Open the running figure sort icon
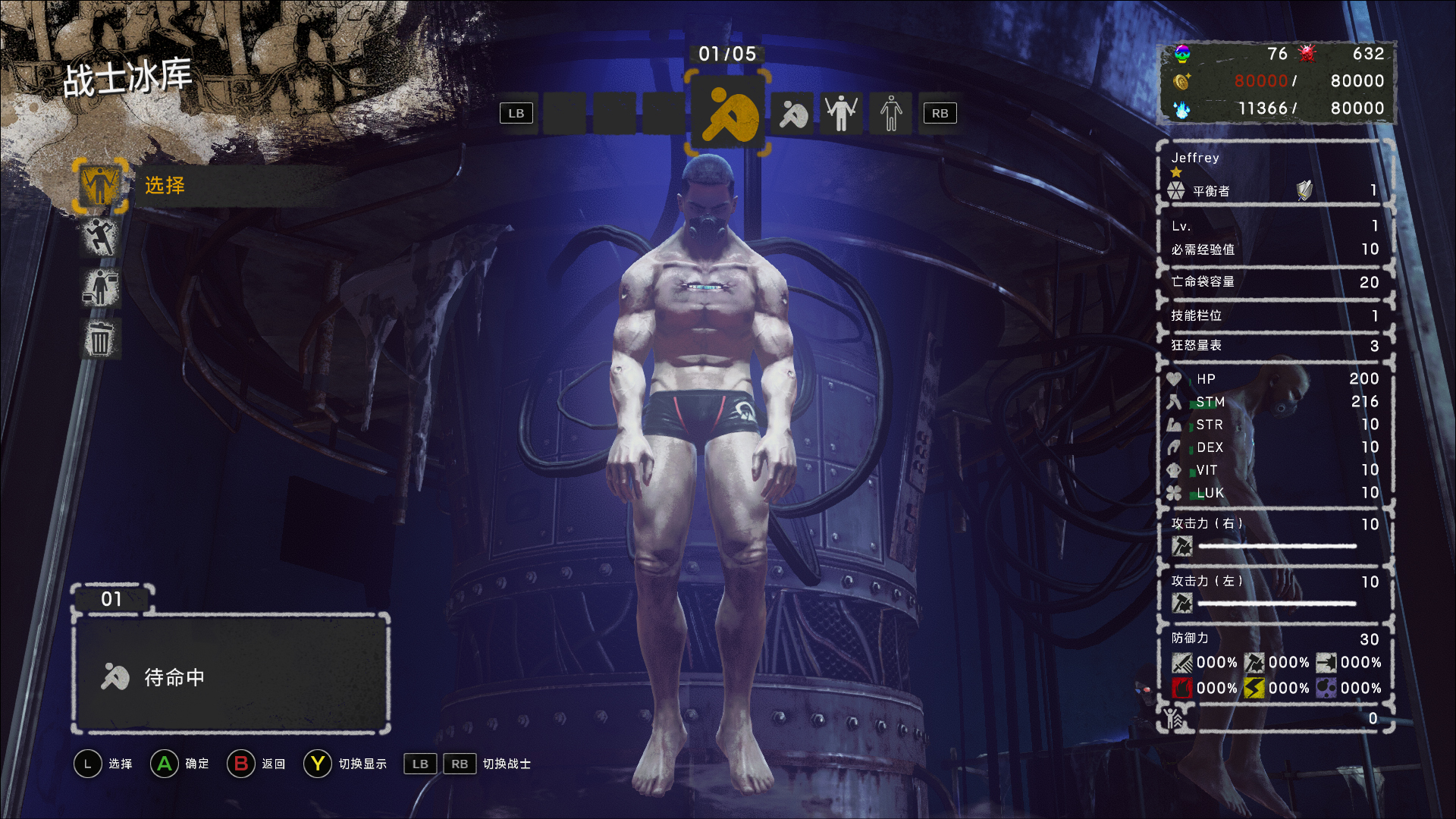1456x819 pixels. click(101, 237)
